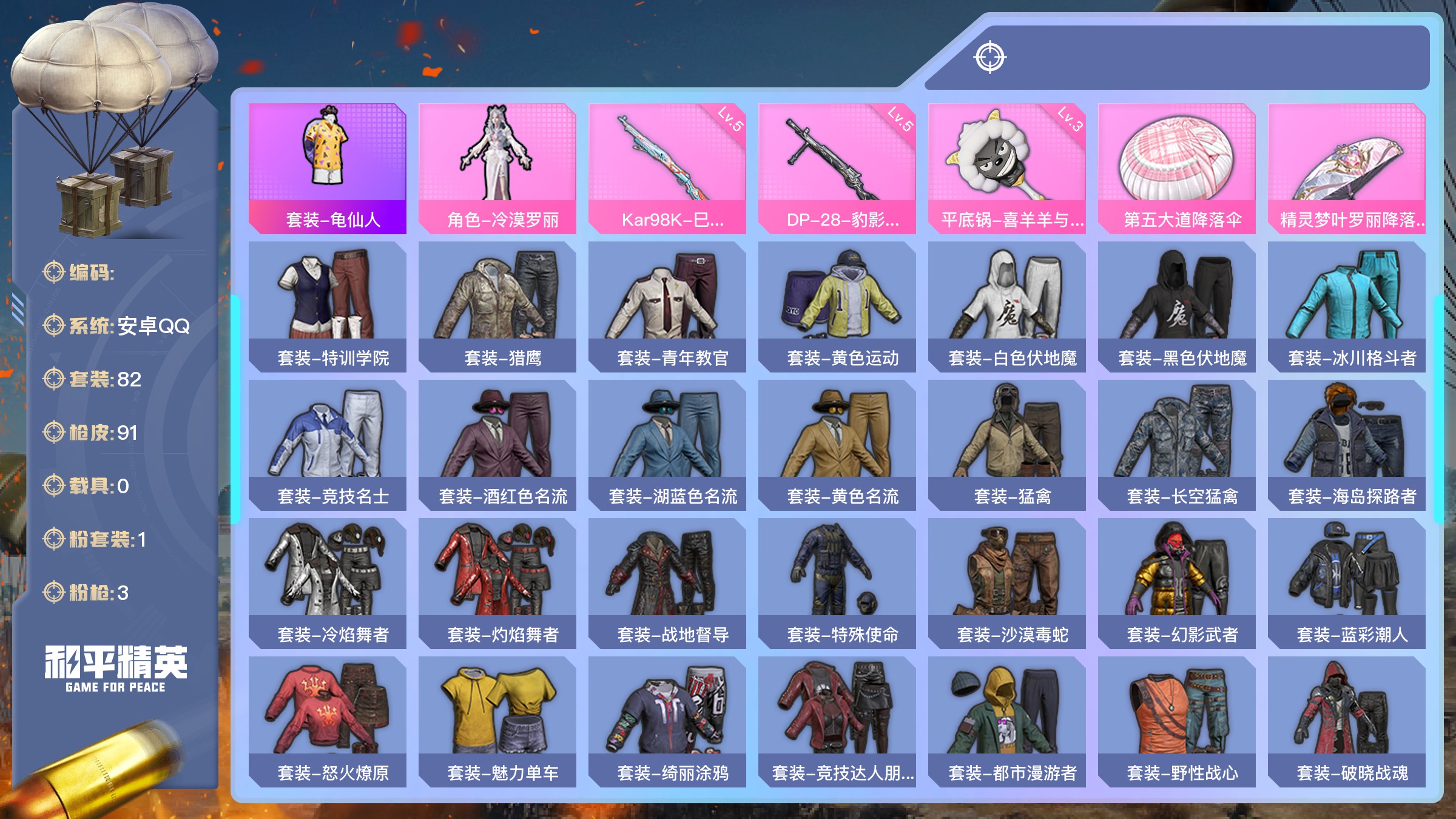Screen dimensions: 1456x819
Task: Select the 套装-黄色运动 outfit tile
Action: point(837,306)
